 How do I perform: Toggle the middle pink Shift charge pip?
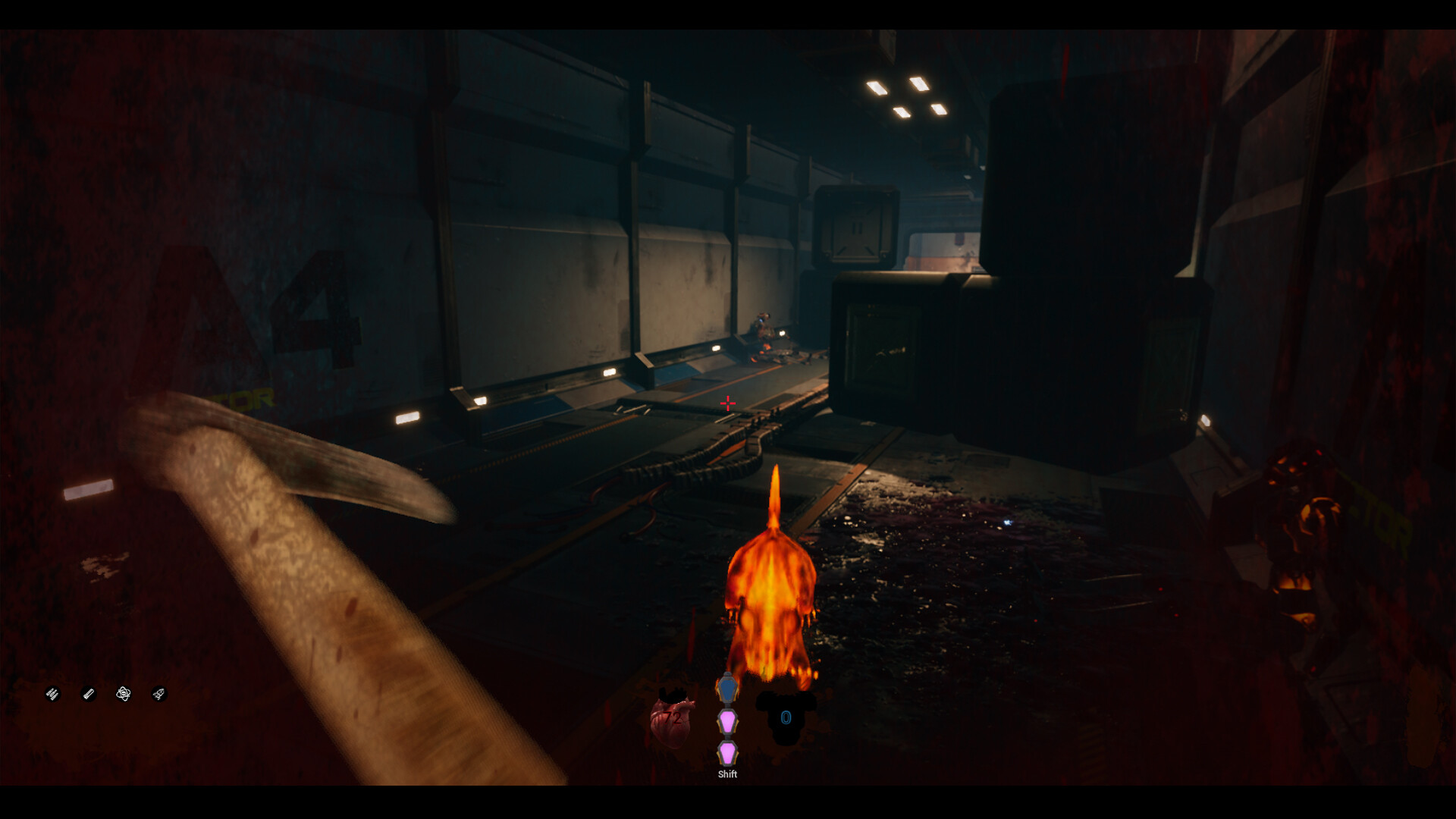coord(728,722)
